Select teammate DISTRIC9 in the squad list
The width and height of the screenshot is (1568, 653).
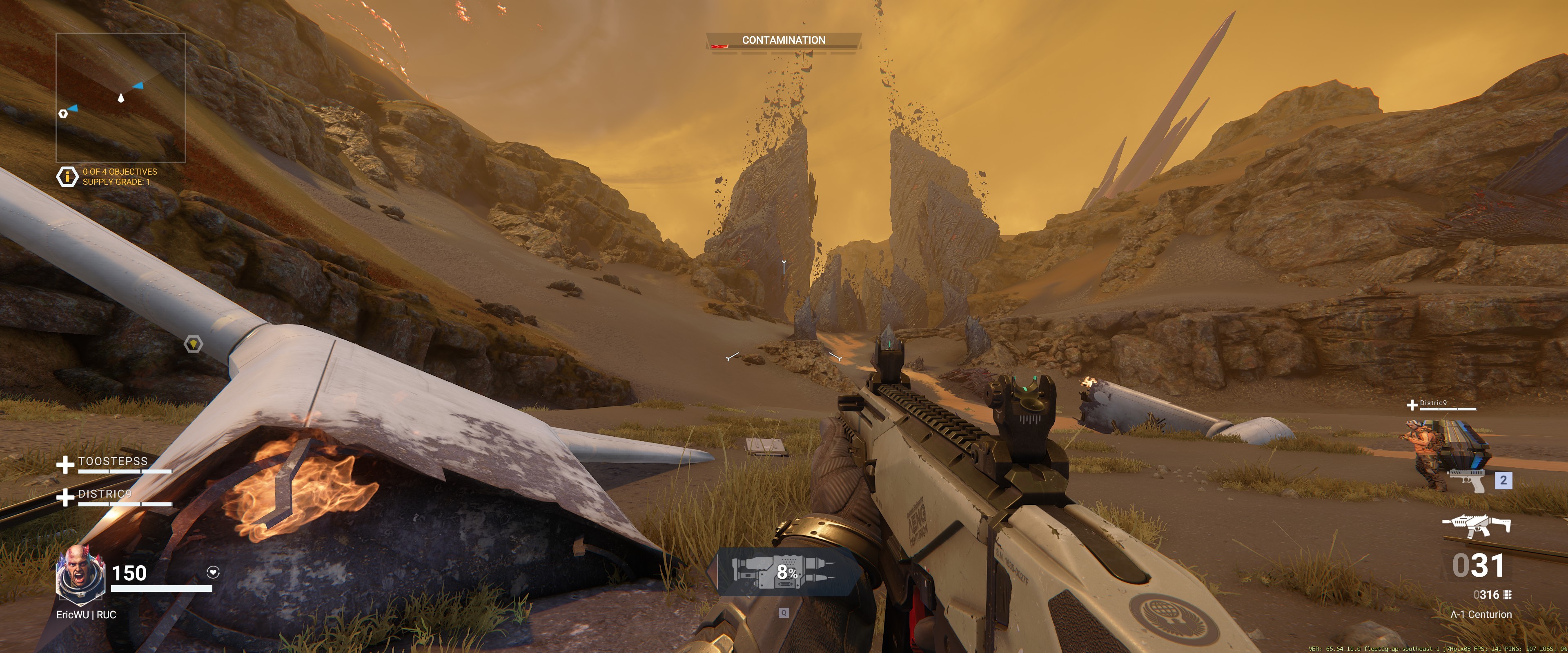[105, 493]
